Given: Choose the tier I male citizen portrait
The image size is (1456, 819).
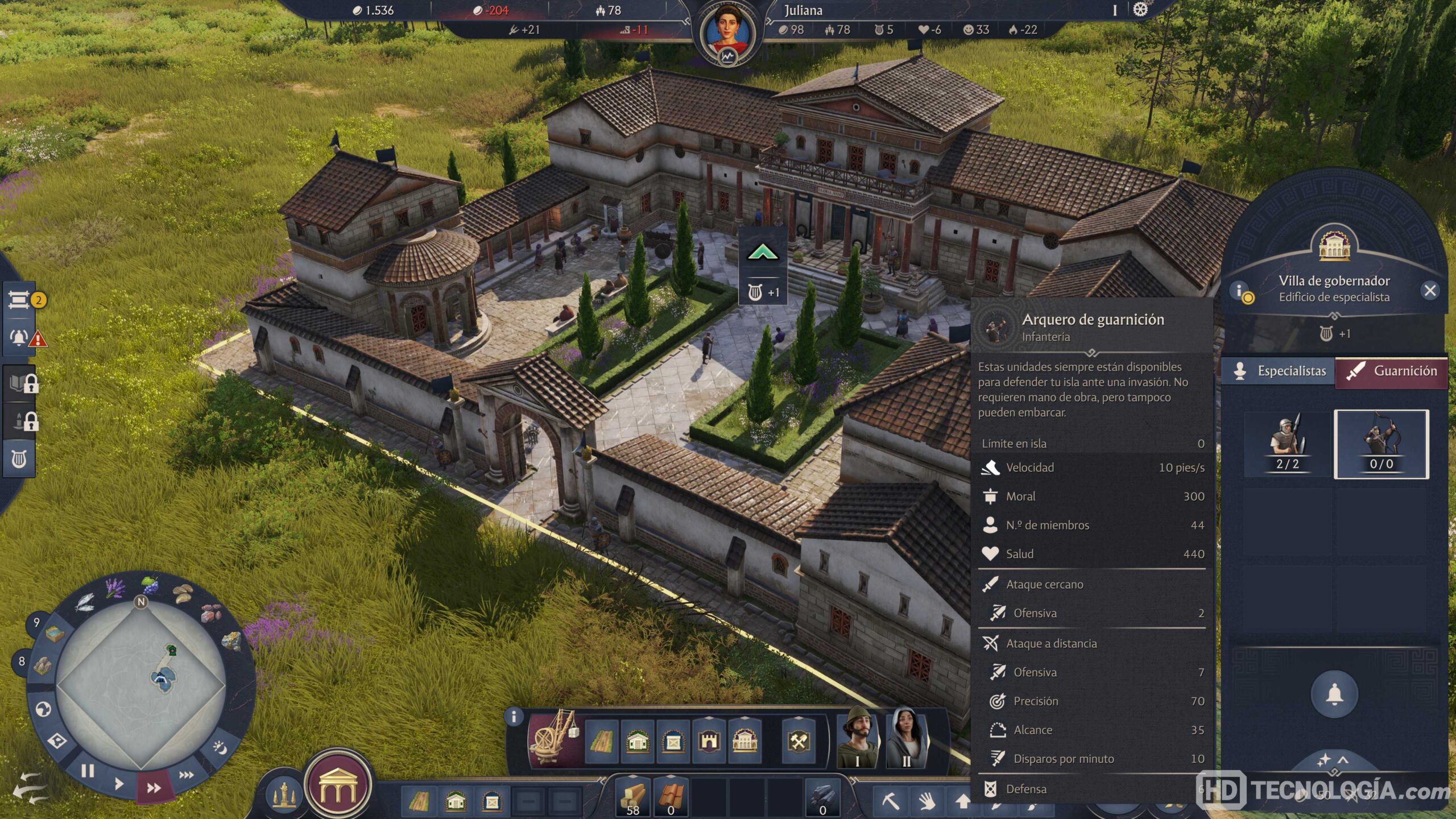Looking at the screenshot, I should (x=858, y=738).
